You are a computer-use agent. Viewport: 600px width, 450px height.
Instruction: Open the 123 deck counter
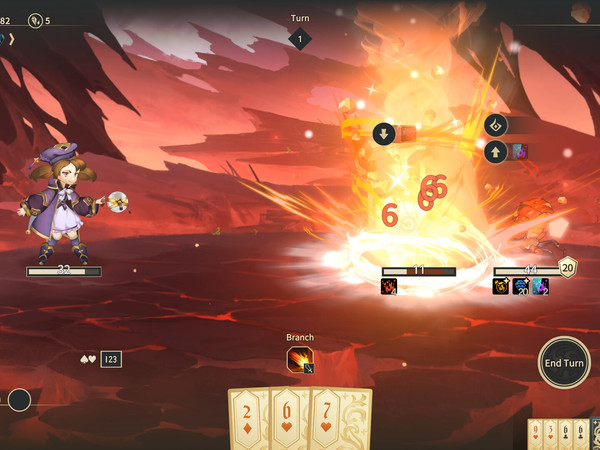[111, 359]
